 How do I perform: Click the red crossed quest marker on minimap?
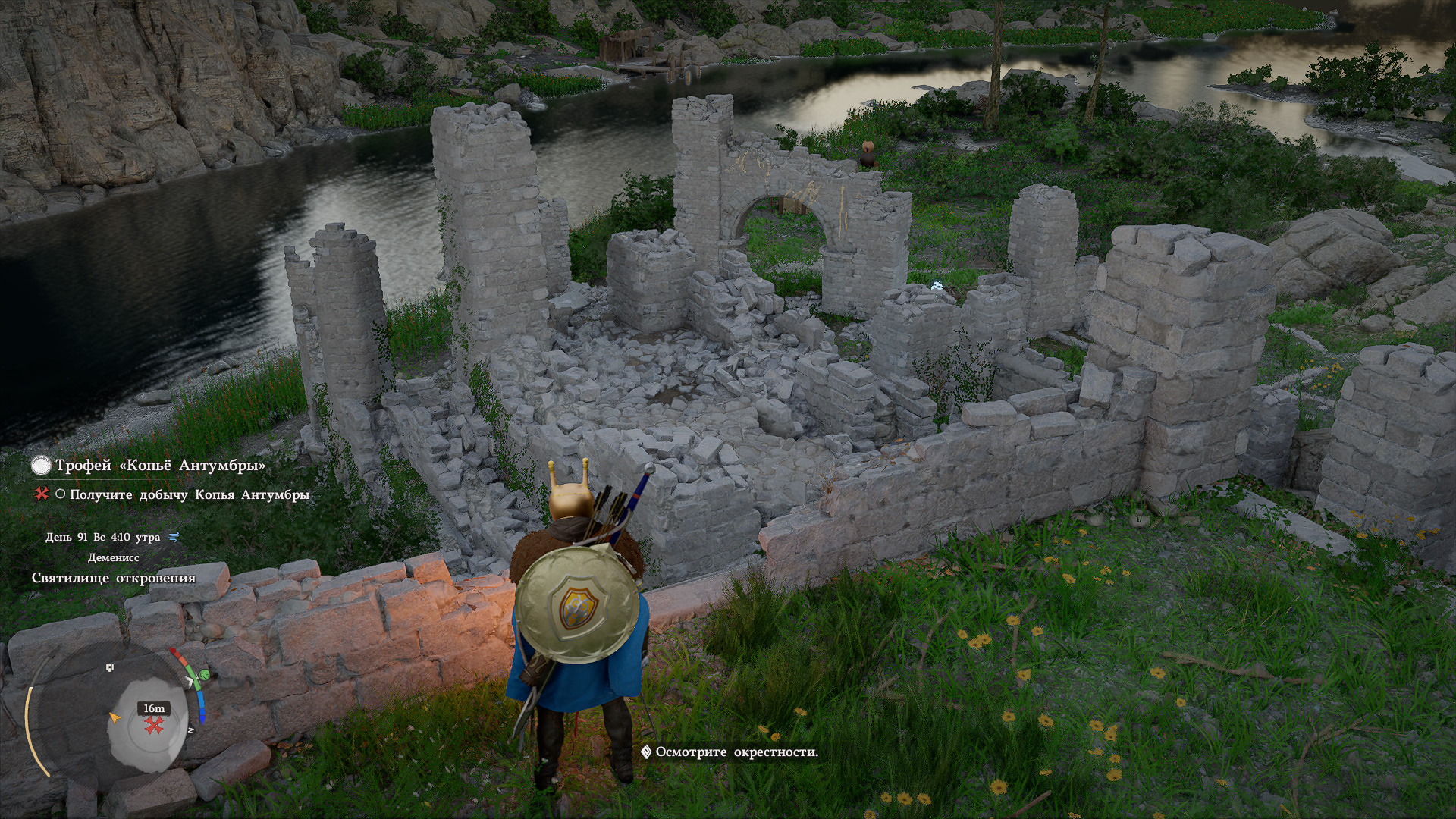[x=155, y=726]
